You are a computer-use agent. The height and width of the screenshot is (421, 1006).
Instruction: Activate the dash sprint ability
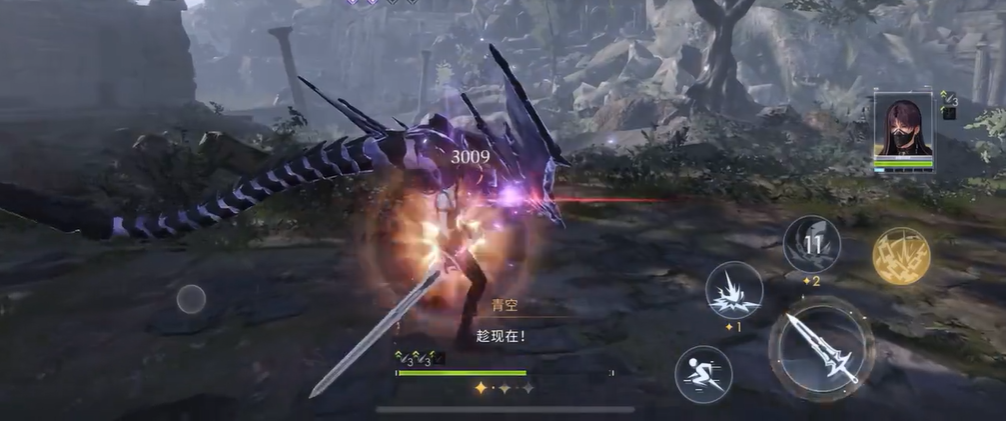[x=703, y=374]
